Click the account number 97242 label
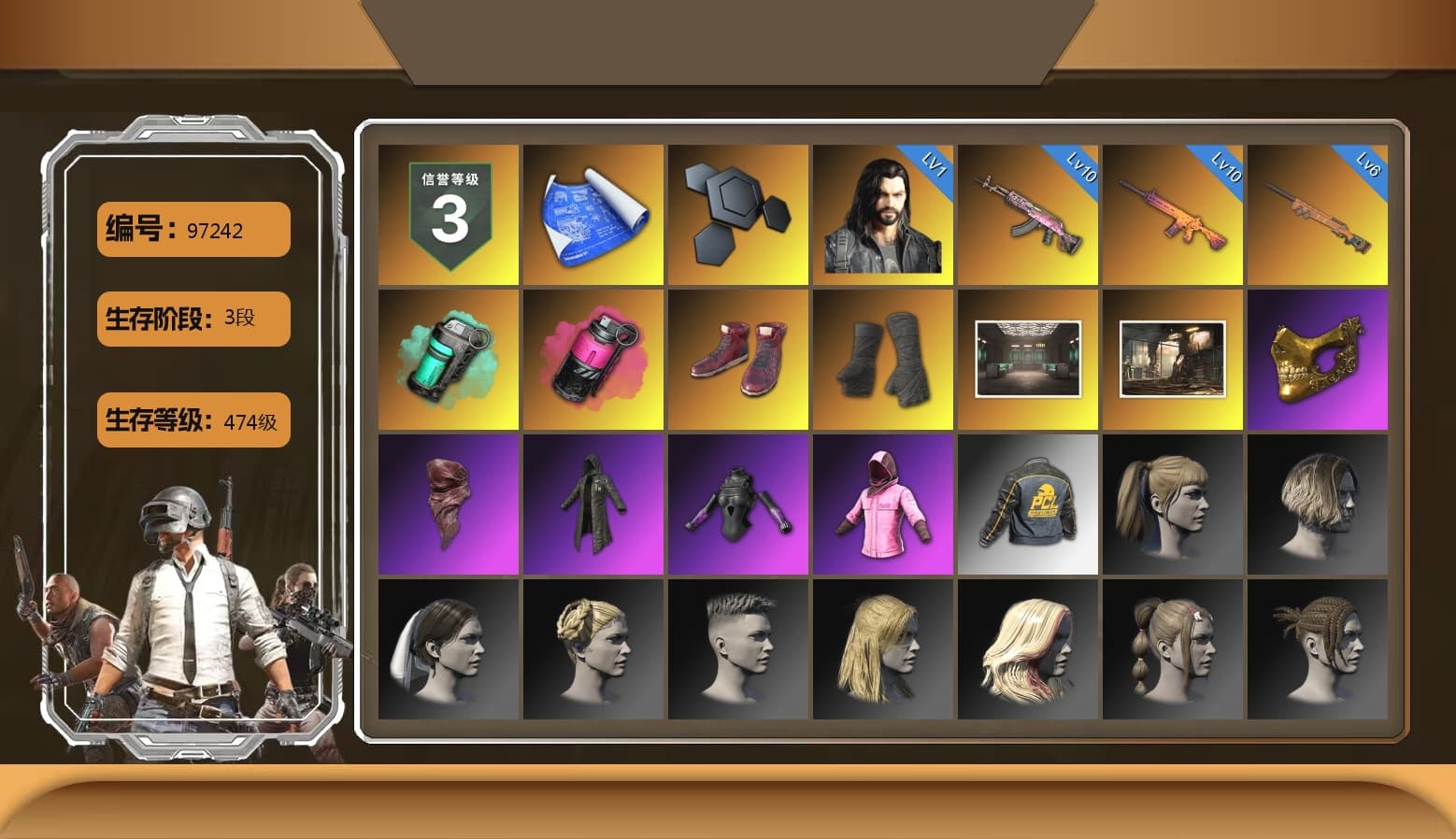 193,229
